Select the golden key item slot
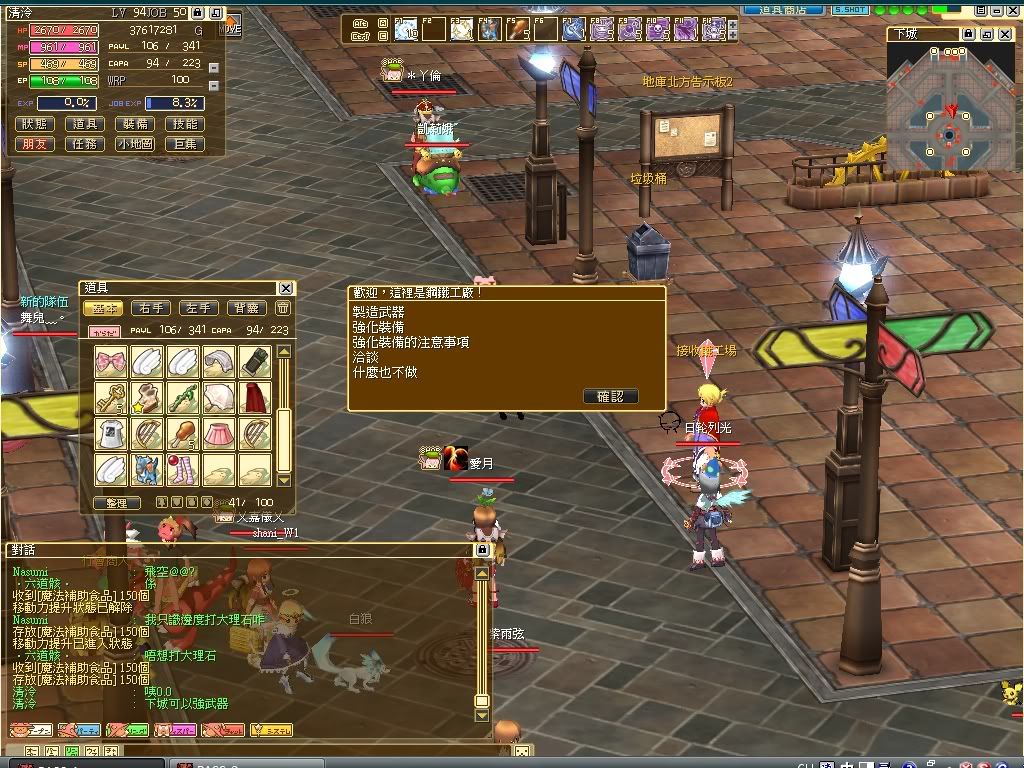 coord(111,398)
